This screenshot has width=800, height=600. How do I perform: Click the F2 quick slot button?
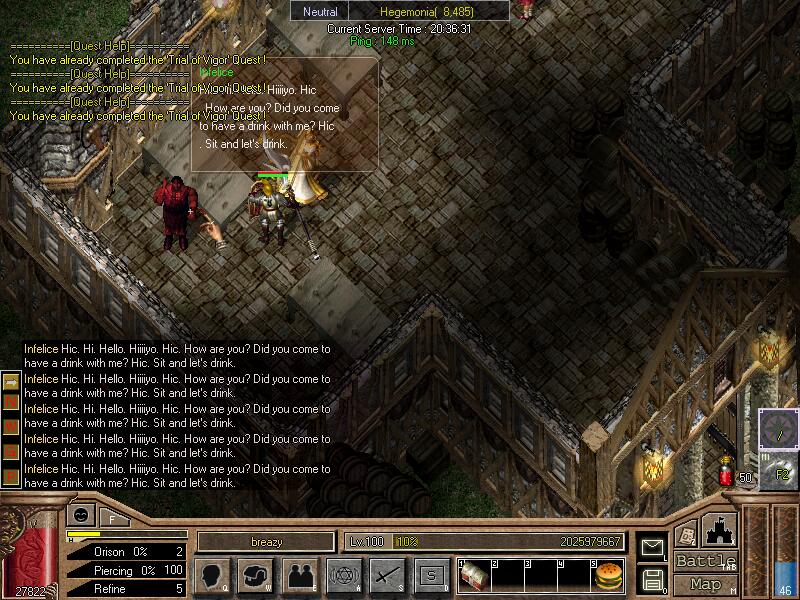781,474
